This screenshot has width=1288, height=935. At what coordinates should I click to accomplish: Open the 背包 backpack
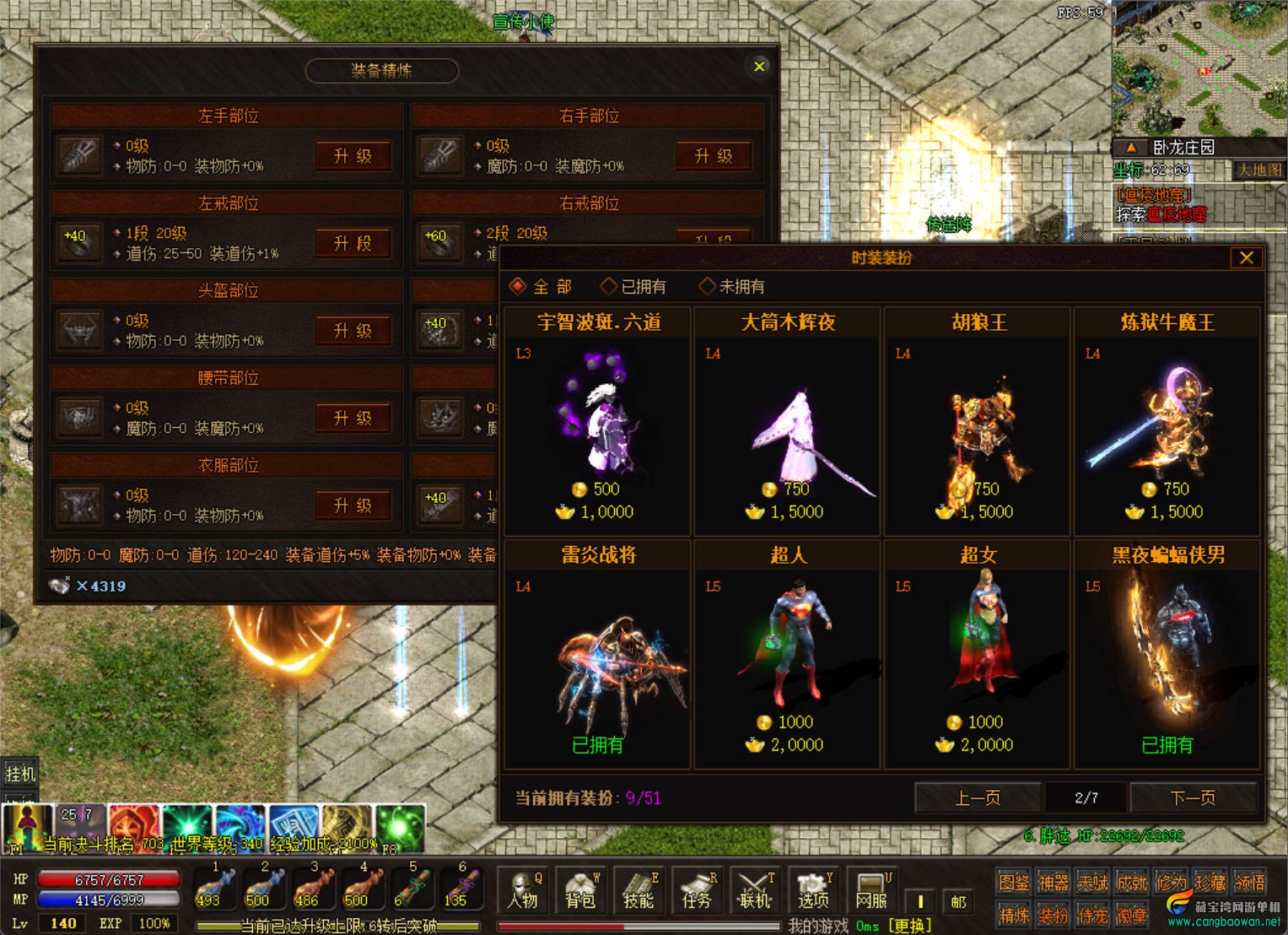point(580,891)
